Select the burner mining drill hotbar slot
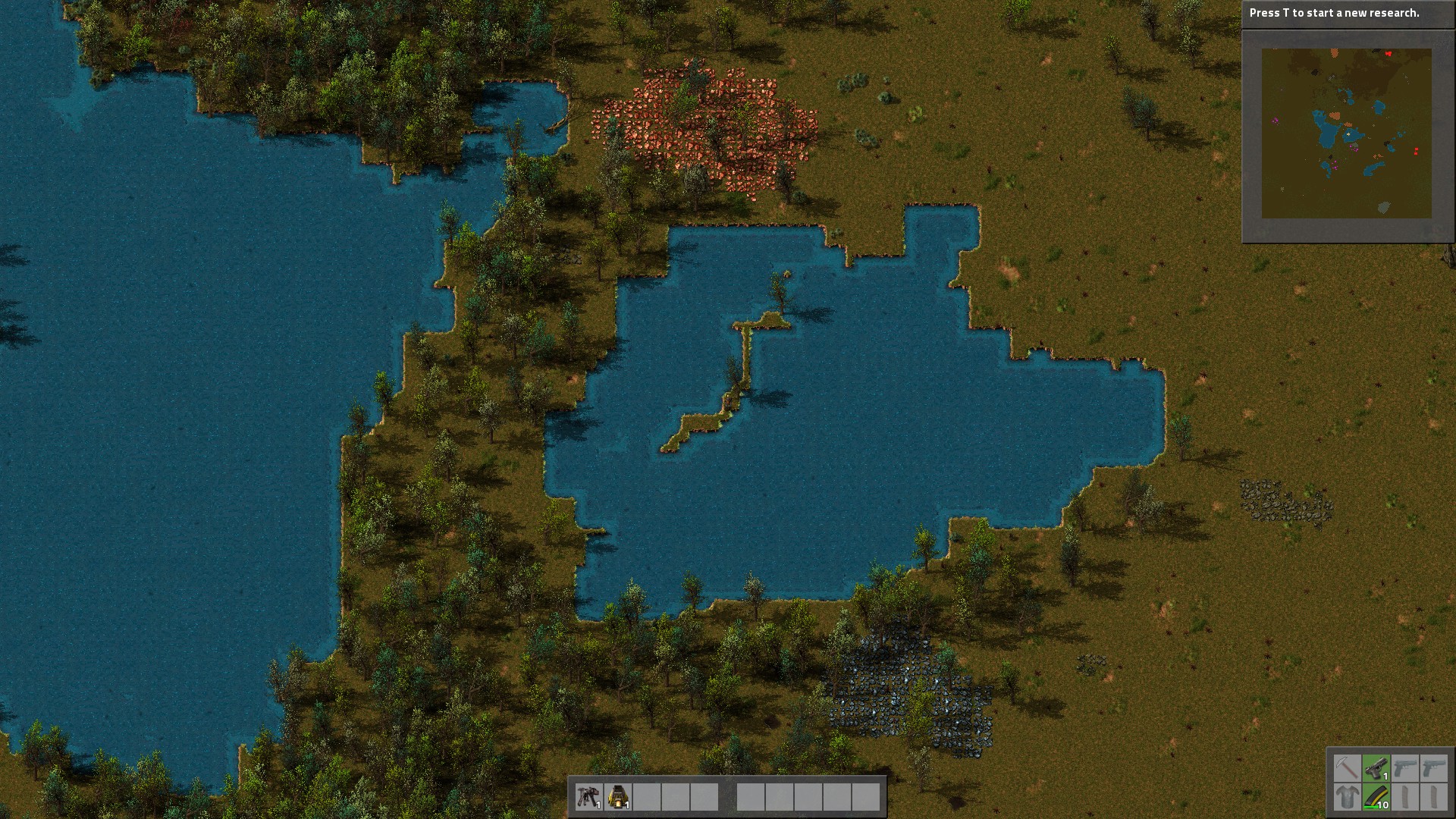This screenshot has width=1456, height=819. click(588, 797)
